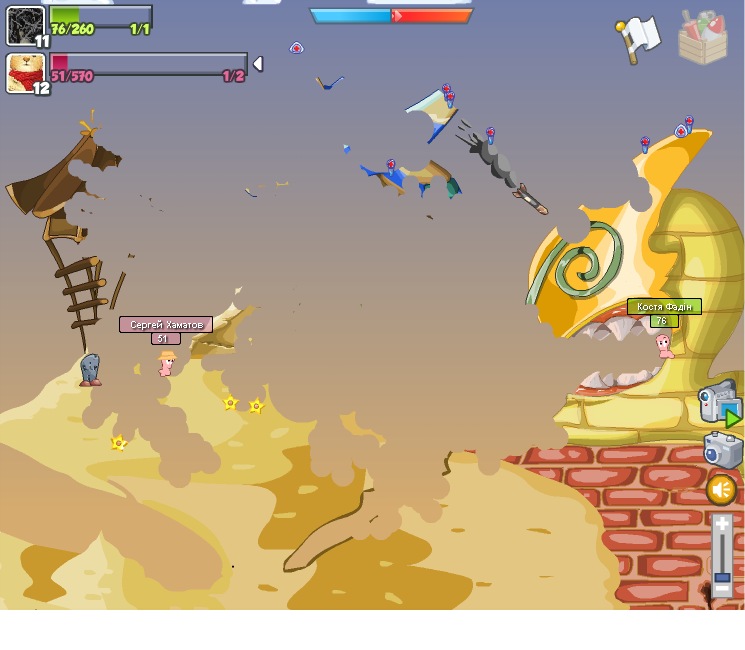Toggle sound with the orange speaker button

point(721,490)
